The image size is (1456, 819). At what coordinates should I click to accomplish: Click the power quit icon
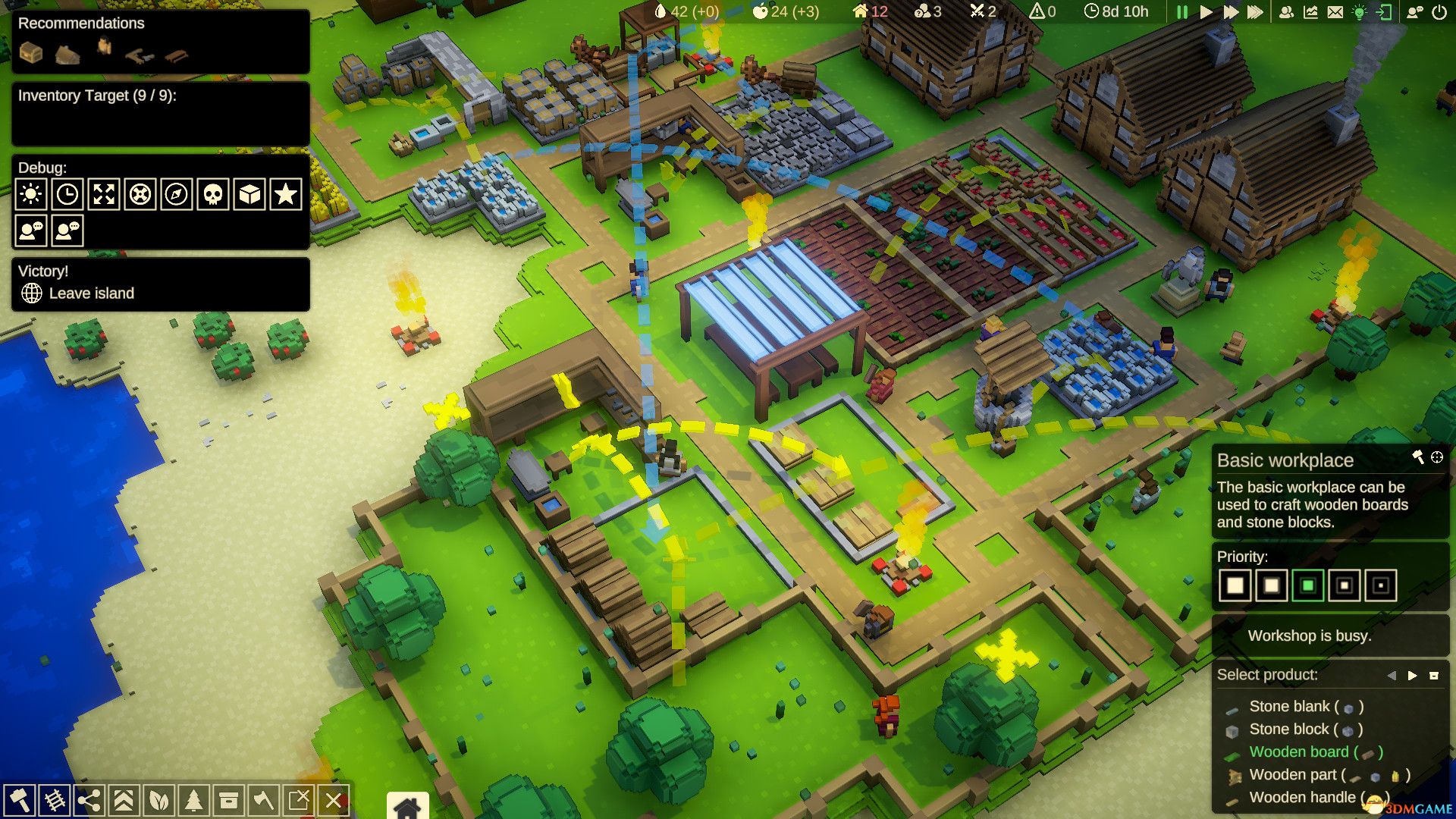[1439, 12]
